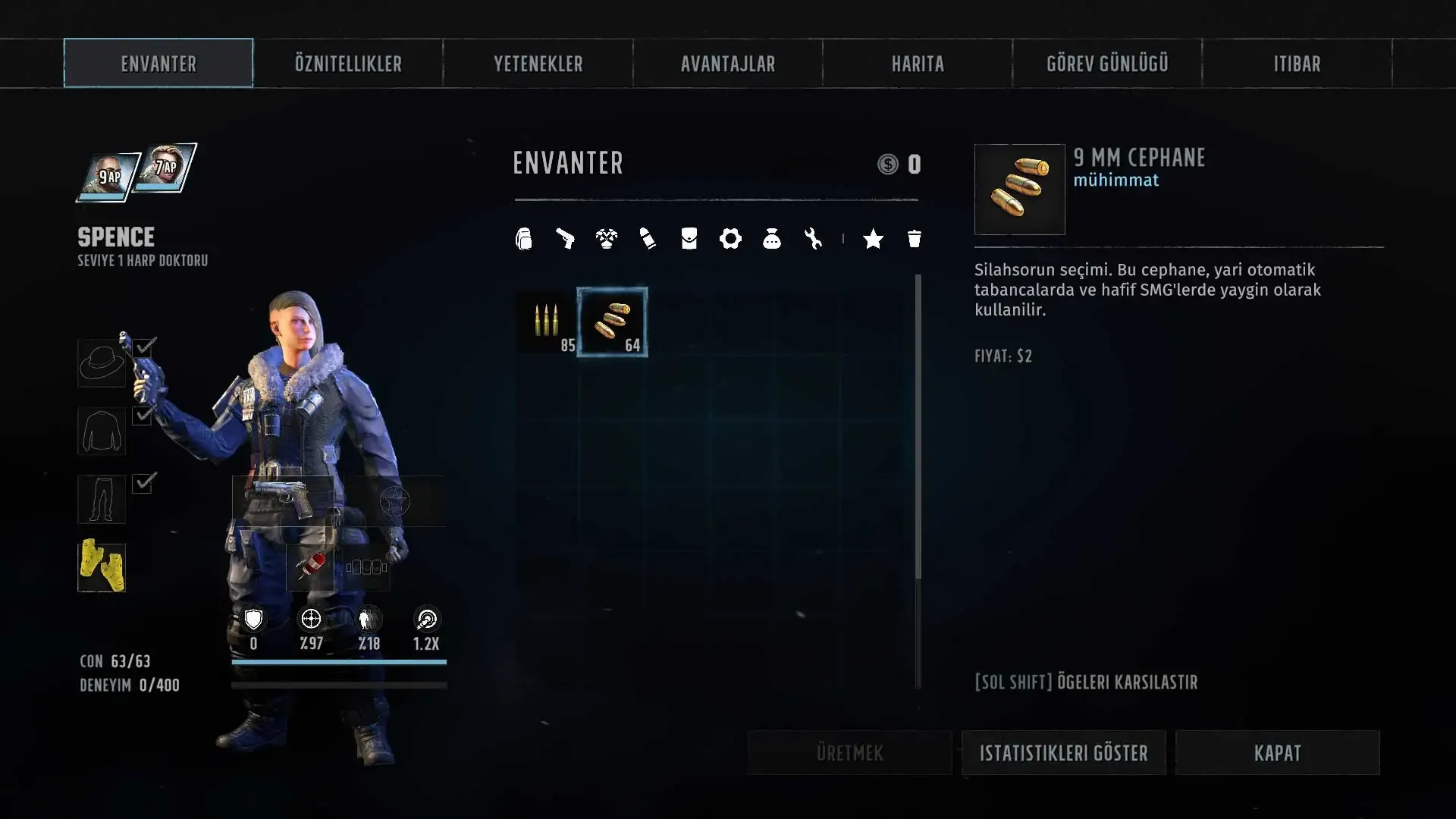Toggle the hat slot visibility checkbox

[x=145, y=347]
